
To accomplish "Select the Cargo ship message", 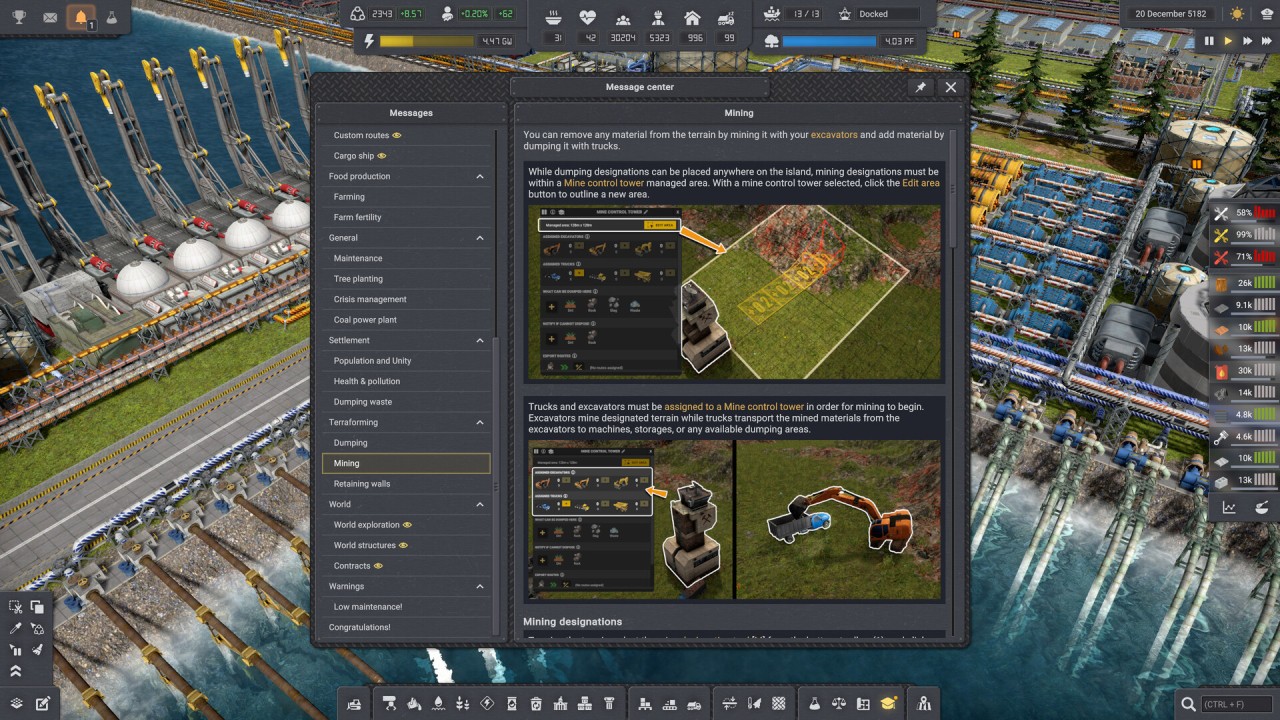I will click(354, 156).
